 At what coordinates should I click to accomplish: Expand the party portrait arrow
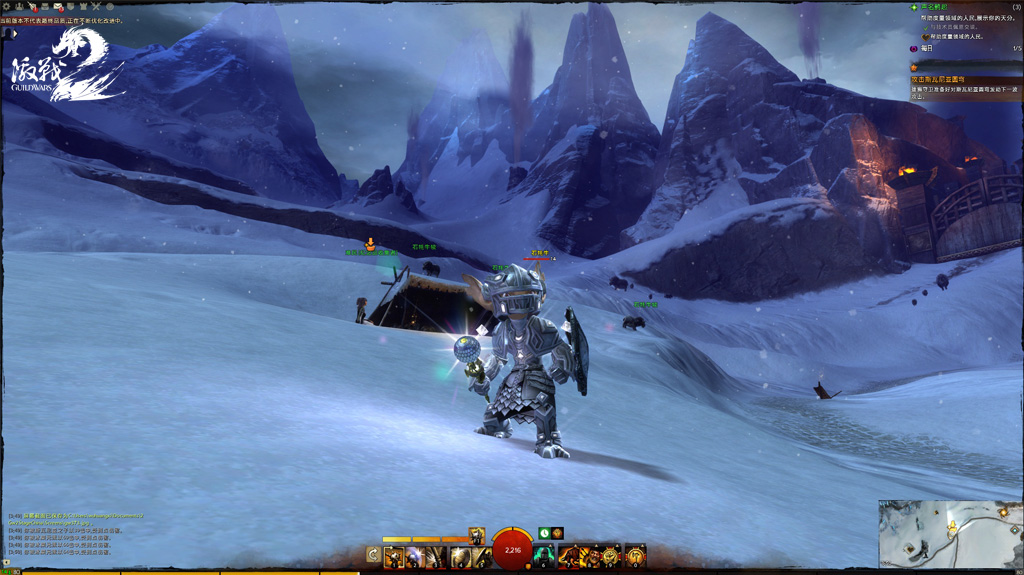[14, 33]
